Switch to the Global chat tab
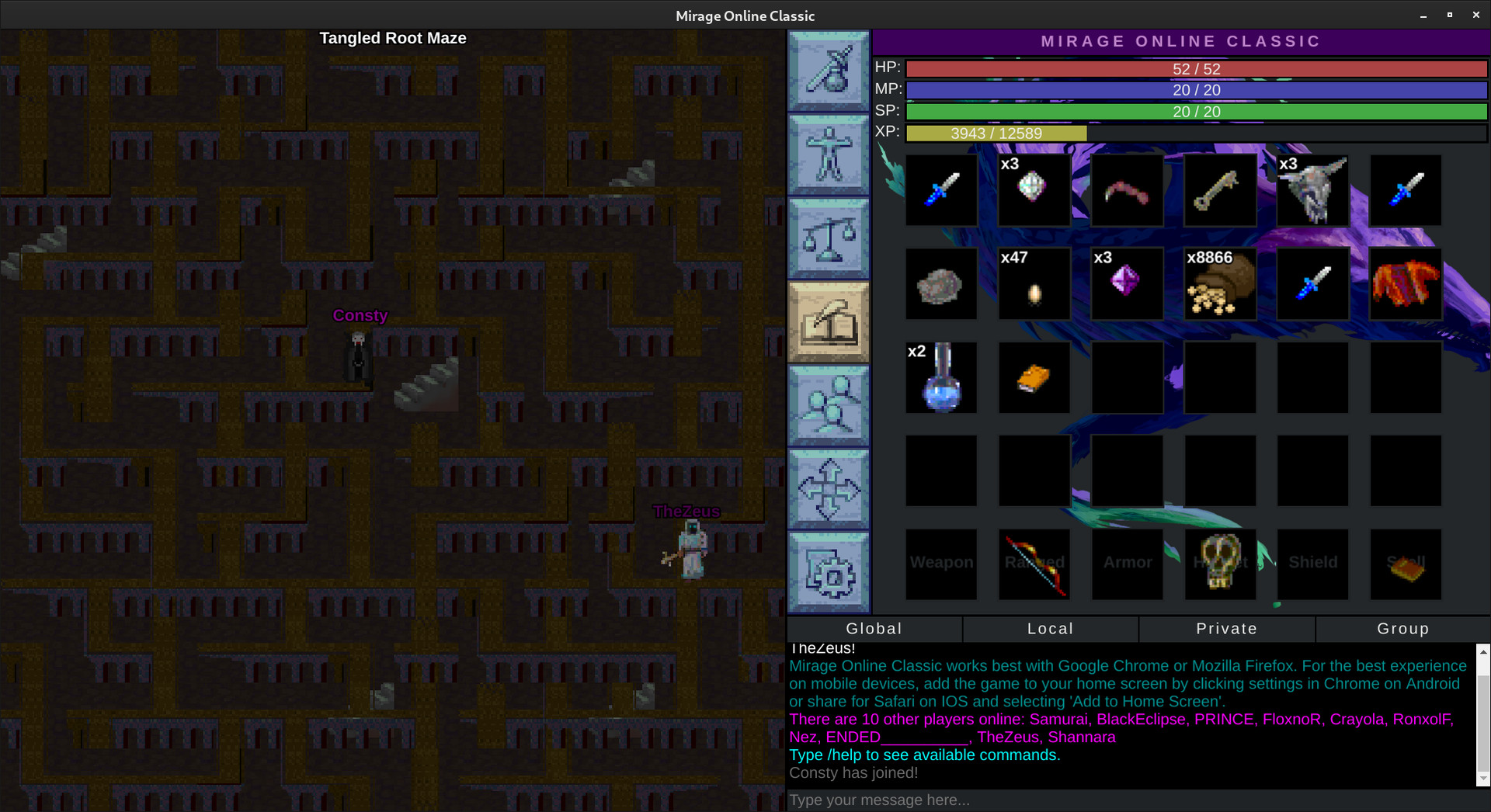 [x=874, y=629]
